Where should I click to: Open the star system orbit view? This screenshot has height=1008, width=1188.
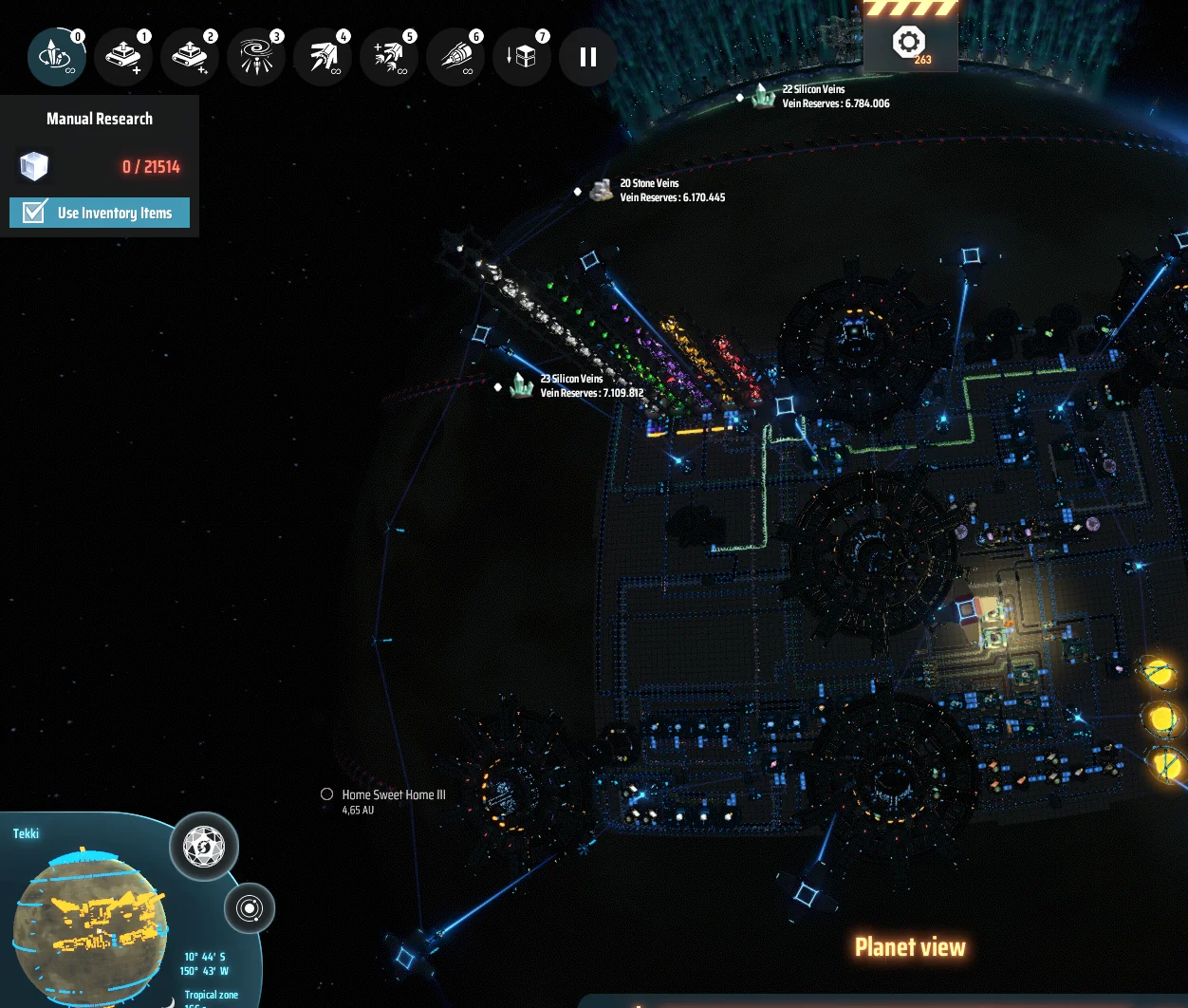(x=250, y=908)
